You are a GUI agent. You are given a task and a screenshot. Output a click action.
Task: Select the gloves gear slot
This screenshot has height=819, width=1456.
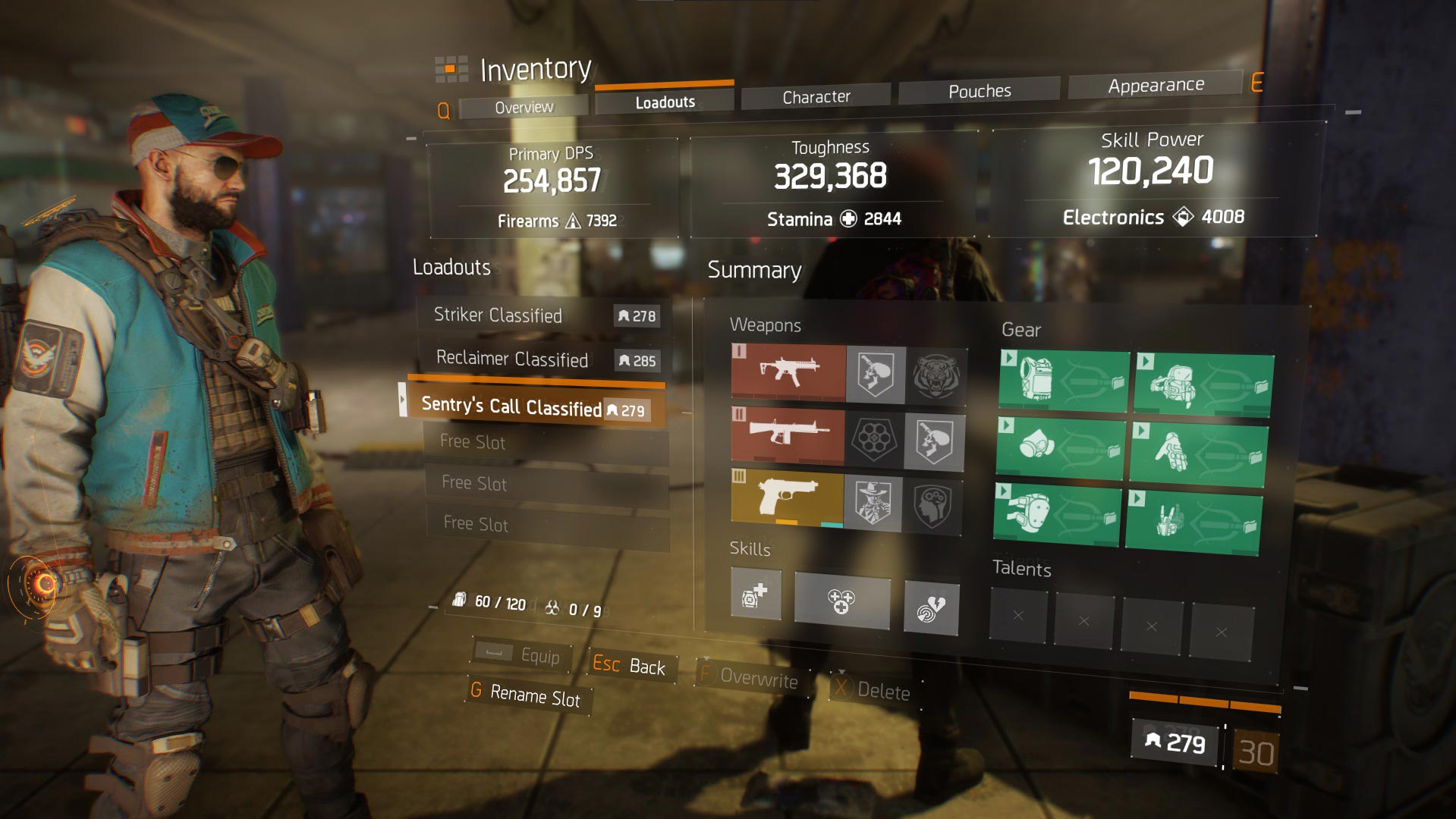click(x=1197, y=453)
